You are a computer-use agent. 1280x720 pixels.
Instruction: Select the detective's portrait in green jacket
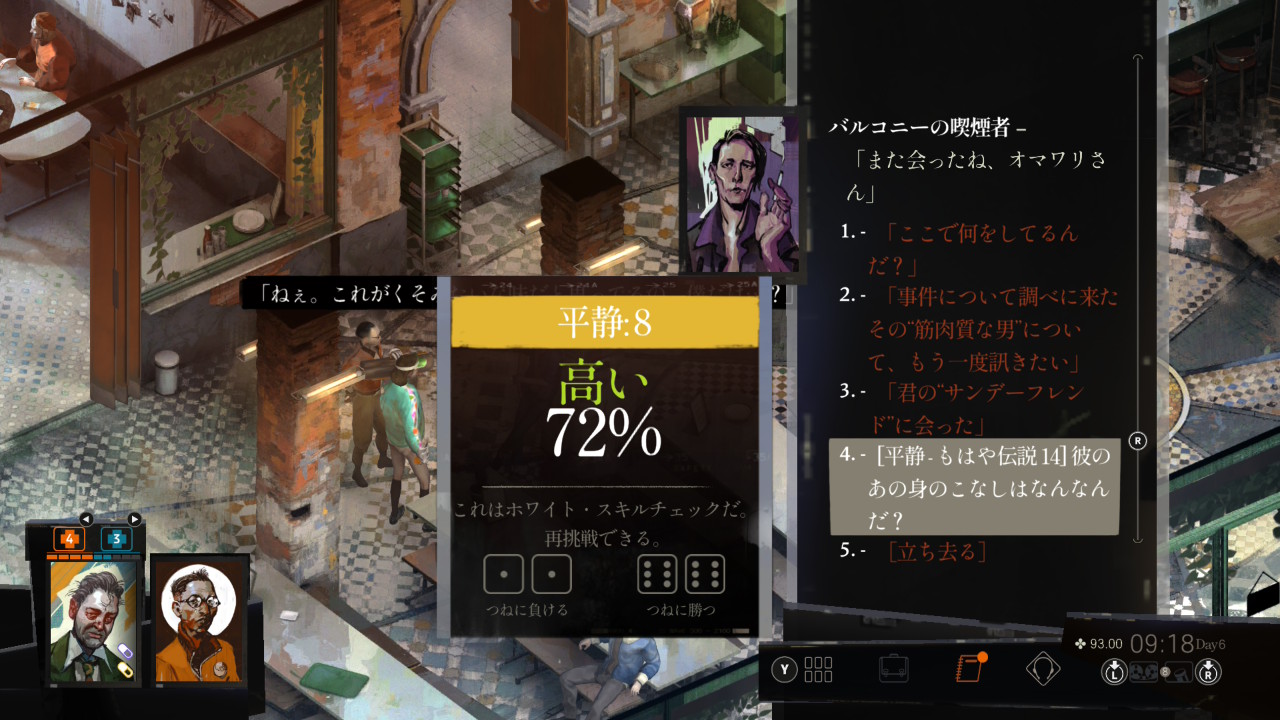tap(94, 621)
